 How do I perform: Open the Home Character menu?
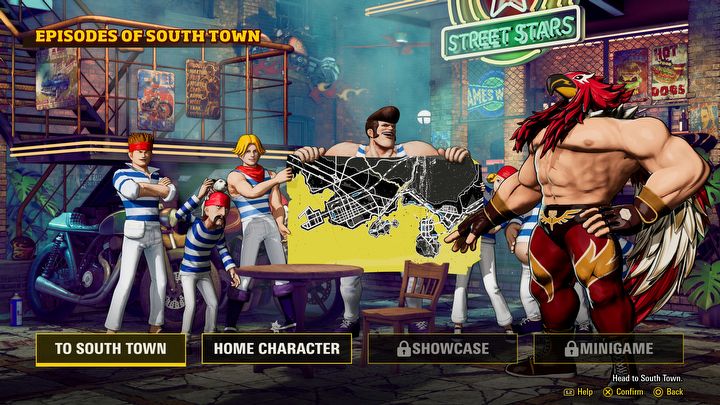(277, 349)
